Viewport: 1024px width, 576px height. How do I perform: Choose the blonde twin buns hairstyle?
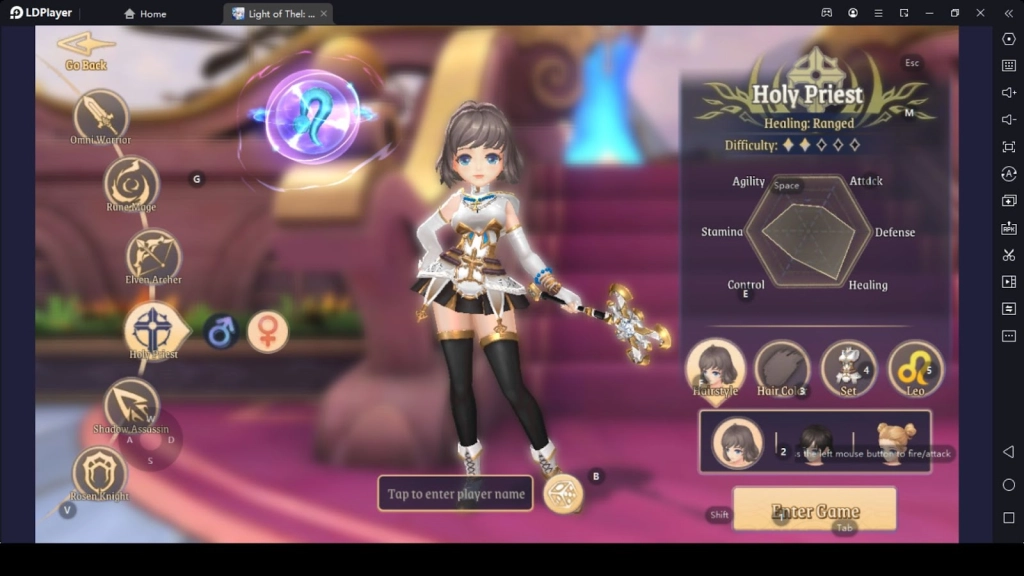coord(893,440)
